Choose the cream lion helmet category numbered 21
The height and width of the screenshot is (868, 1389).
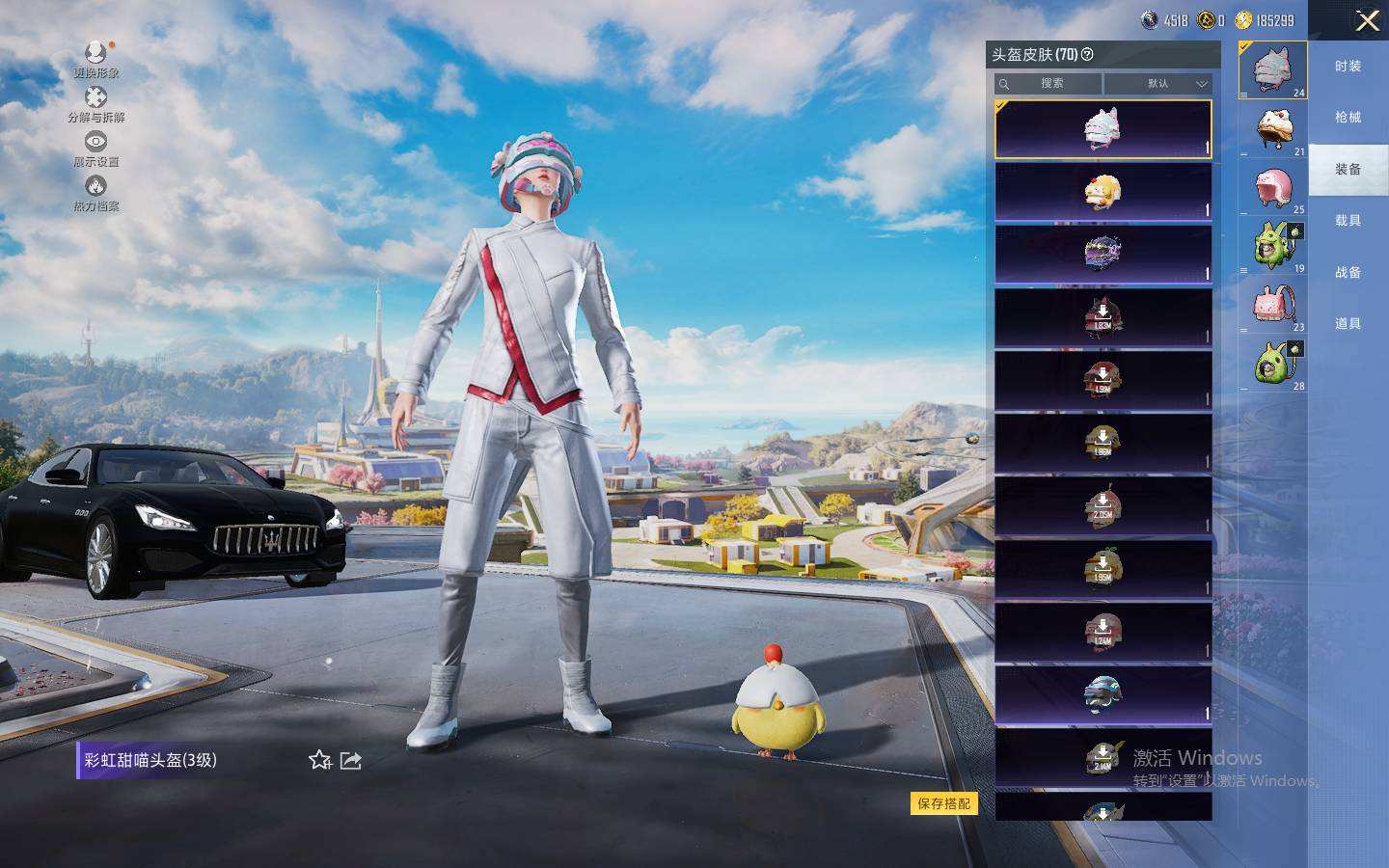point(1274,128)
